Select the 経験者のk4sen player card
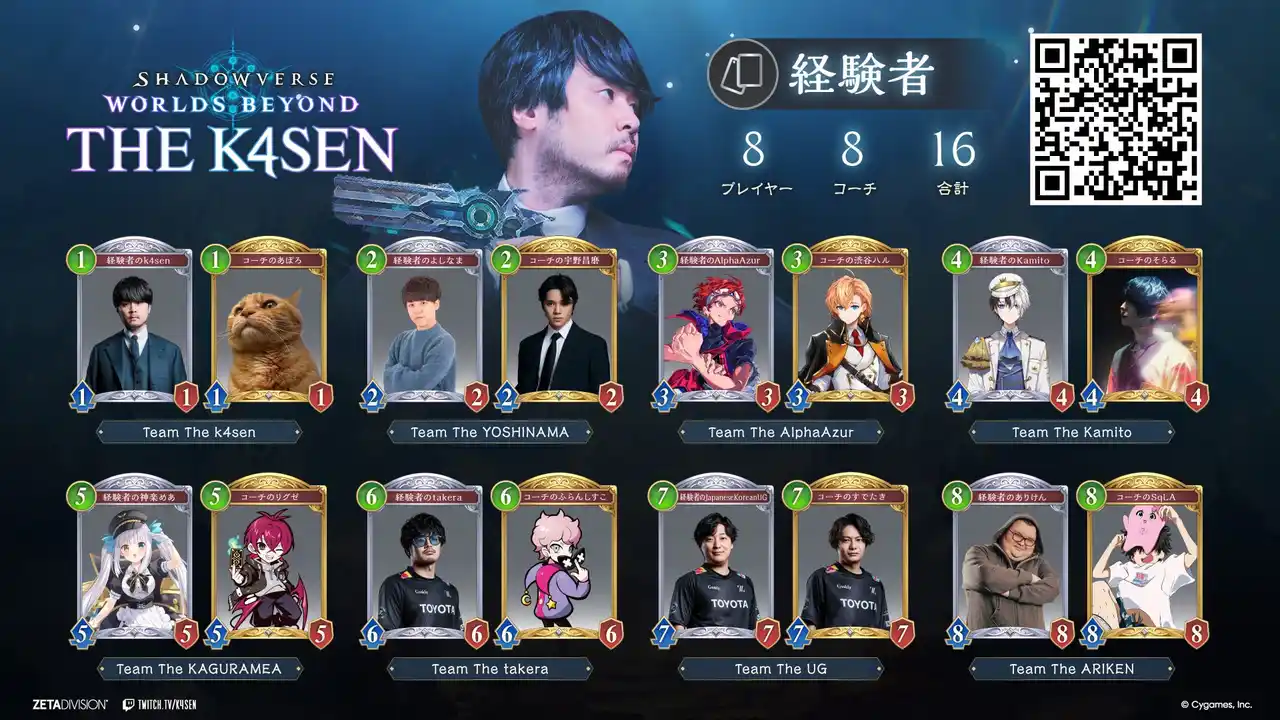Viewport: 1280px width, 720px height. point(135,325)
